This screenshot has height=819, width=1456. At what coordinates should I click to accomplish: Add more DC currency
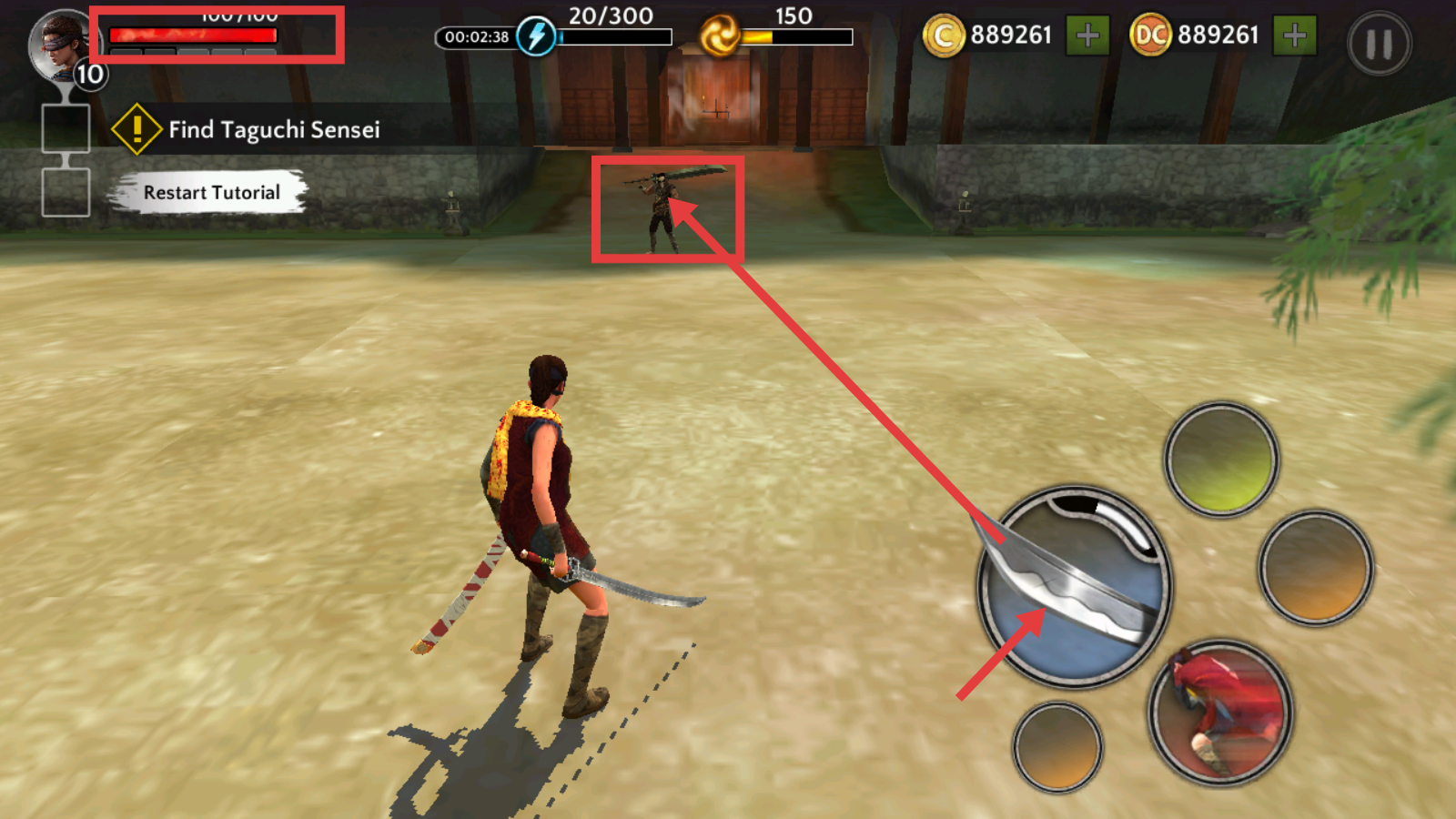(1294, 36)
